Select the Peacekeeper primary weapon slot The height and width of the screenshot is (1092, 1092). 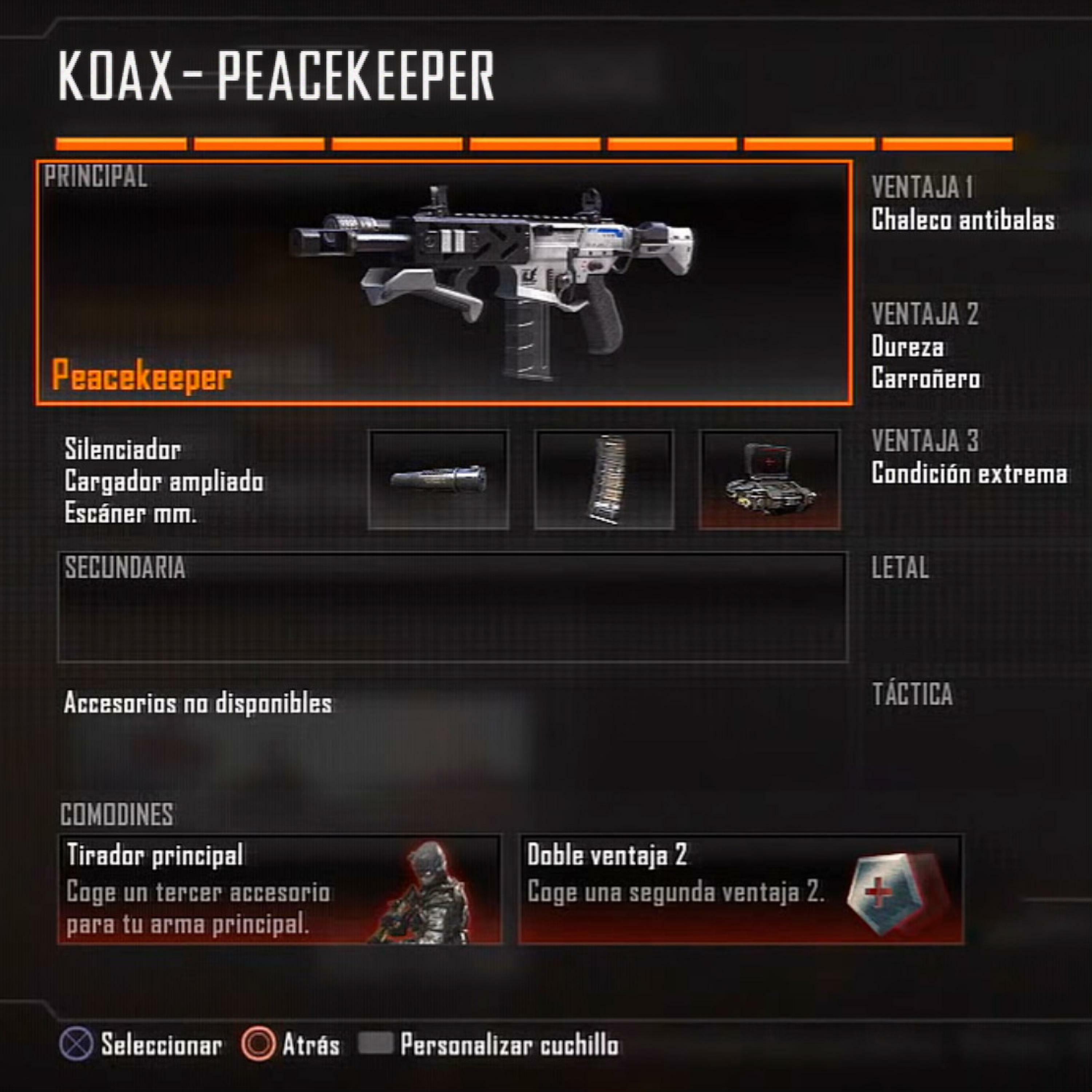tap(444, 282)
